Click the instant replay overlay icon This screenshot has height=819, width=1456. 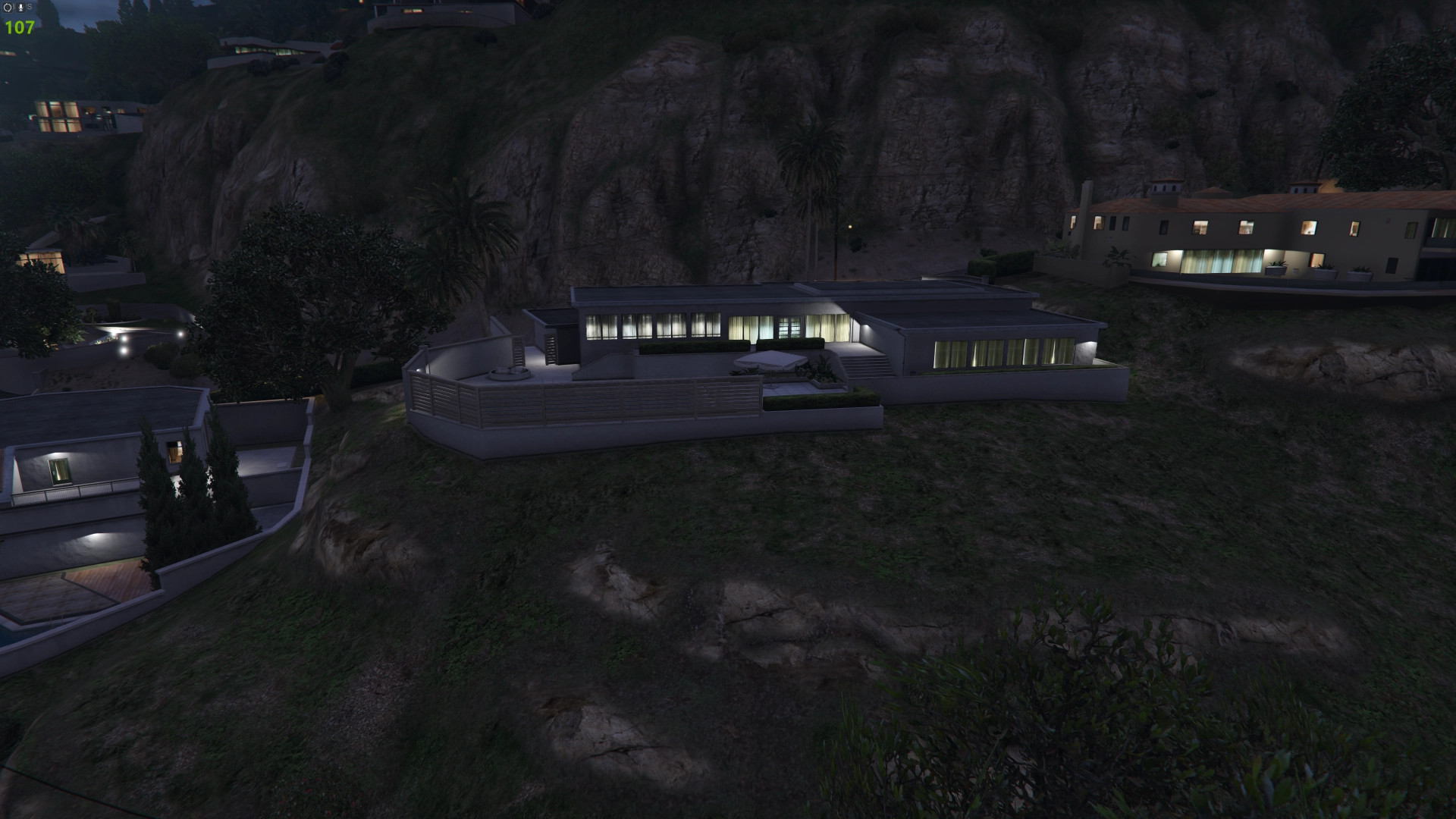coord(8,8)
